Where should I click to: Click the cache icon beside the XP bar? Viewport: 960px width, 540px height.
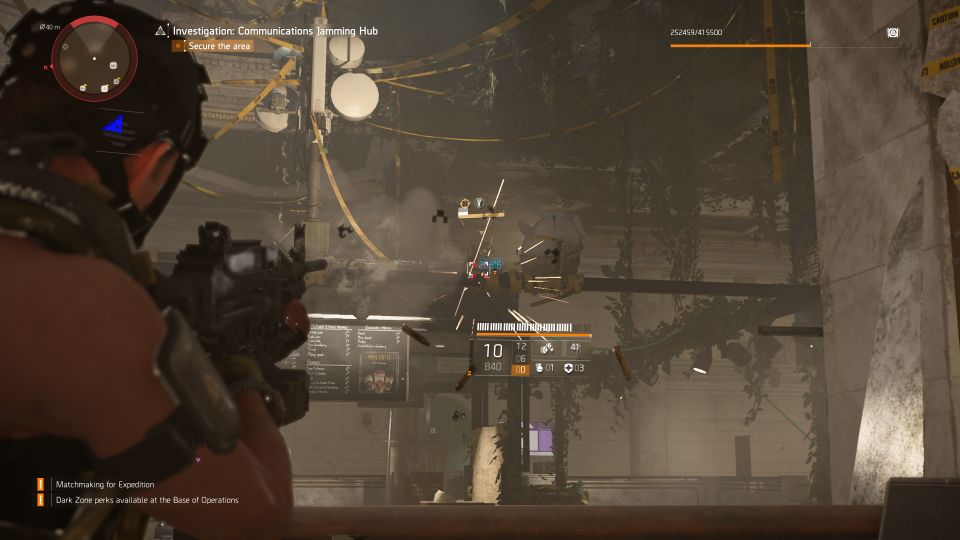point(892,33)
